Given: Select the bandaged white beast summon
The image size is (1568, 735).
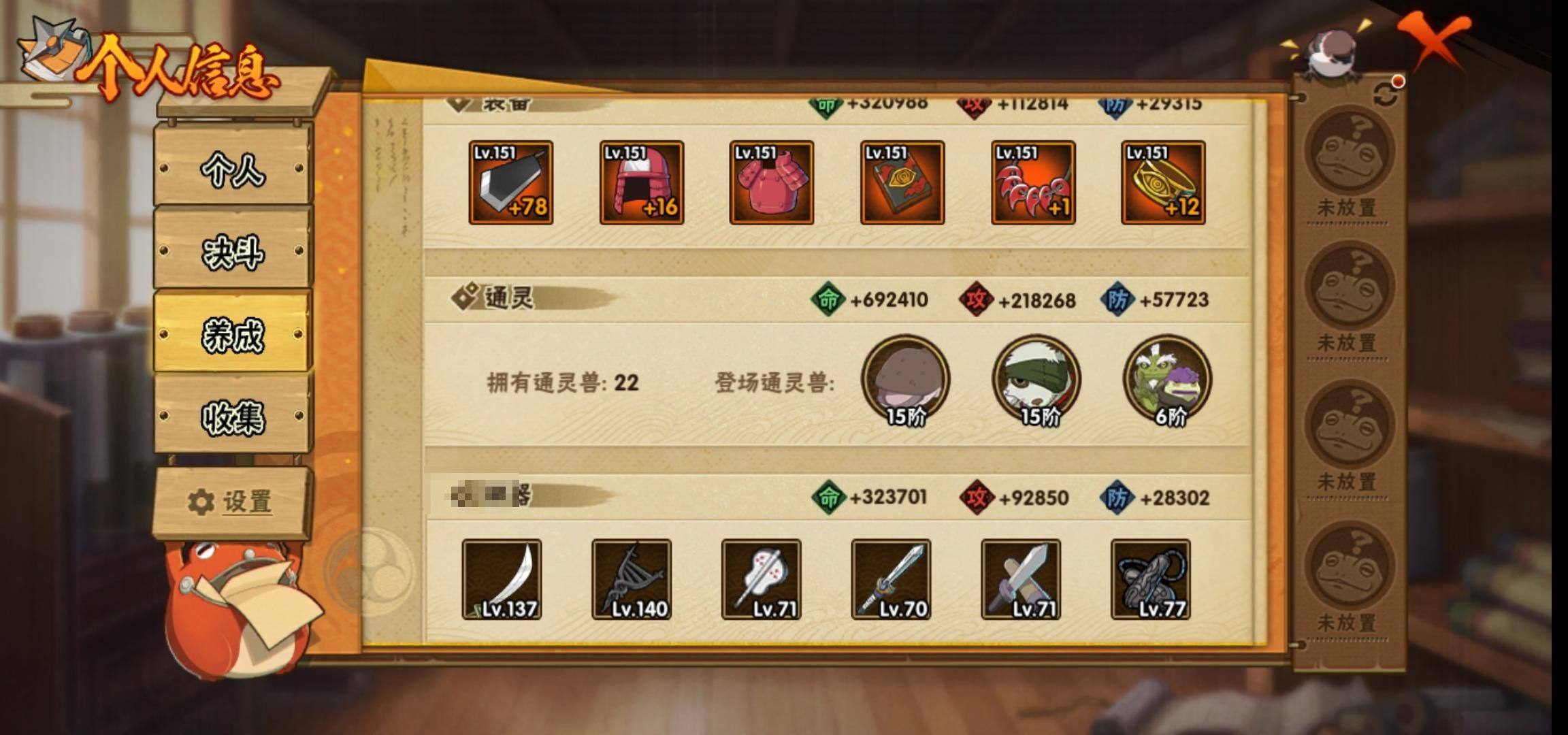Looking at the screenshot, I should [x=1036, y=380].
